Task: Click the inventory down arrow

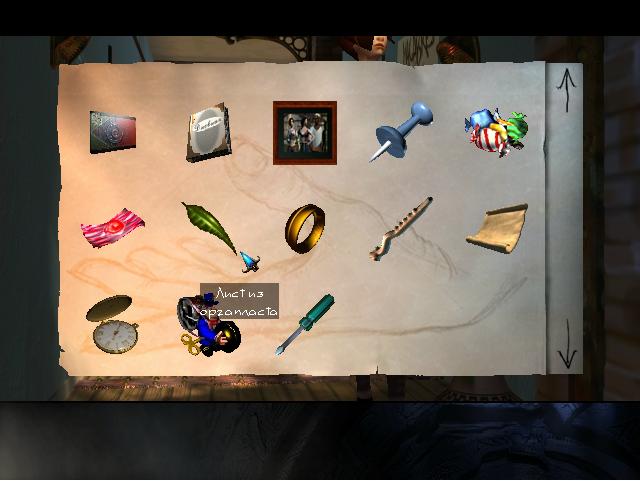Action: coord(567,345)
